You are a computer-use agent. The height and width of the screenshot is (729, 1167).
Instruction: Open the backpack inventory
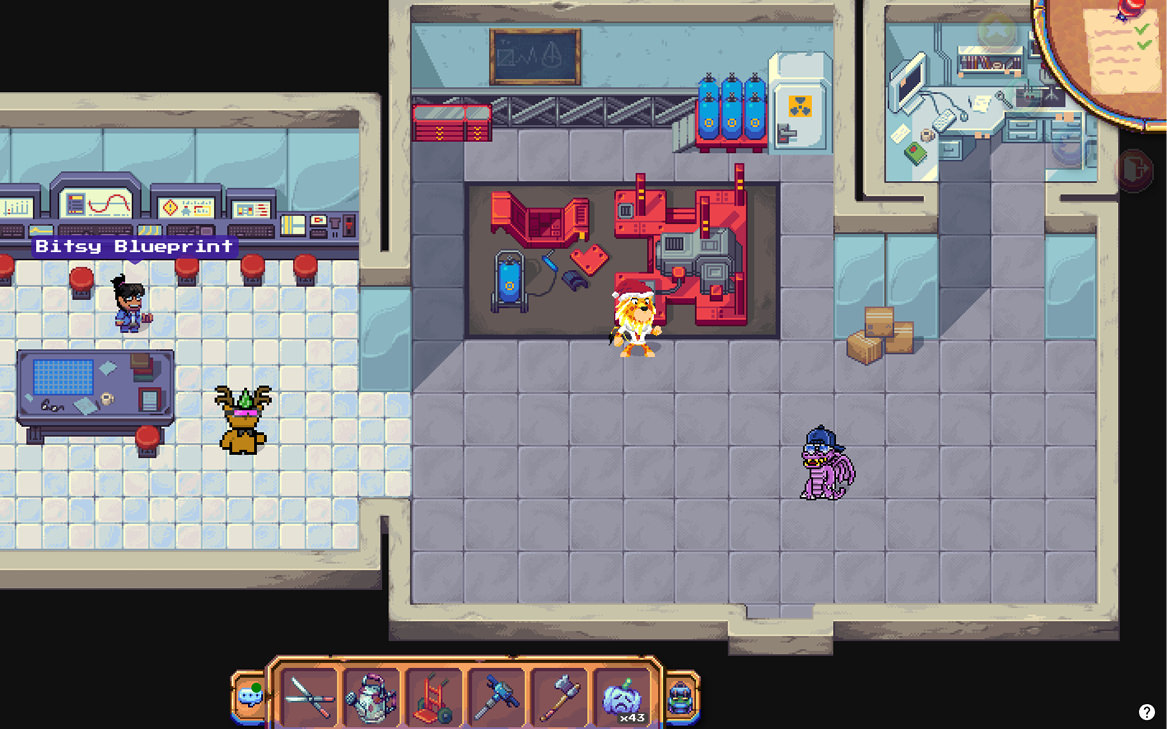(x=681, y=696)
